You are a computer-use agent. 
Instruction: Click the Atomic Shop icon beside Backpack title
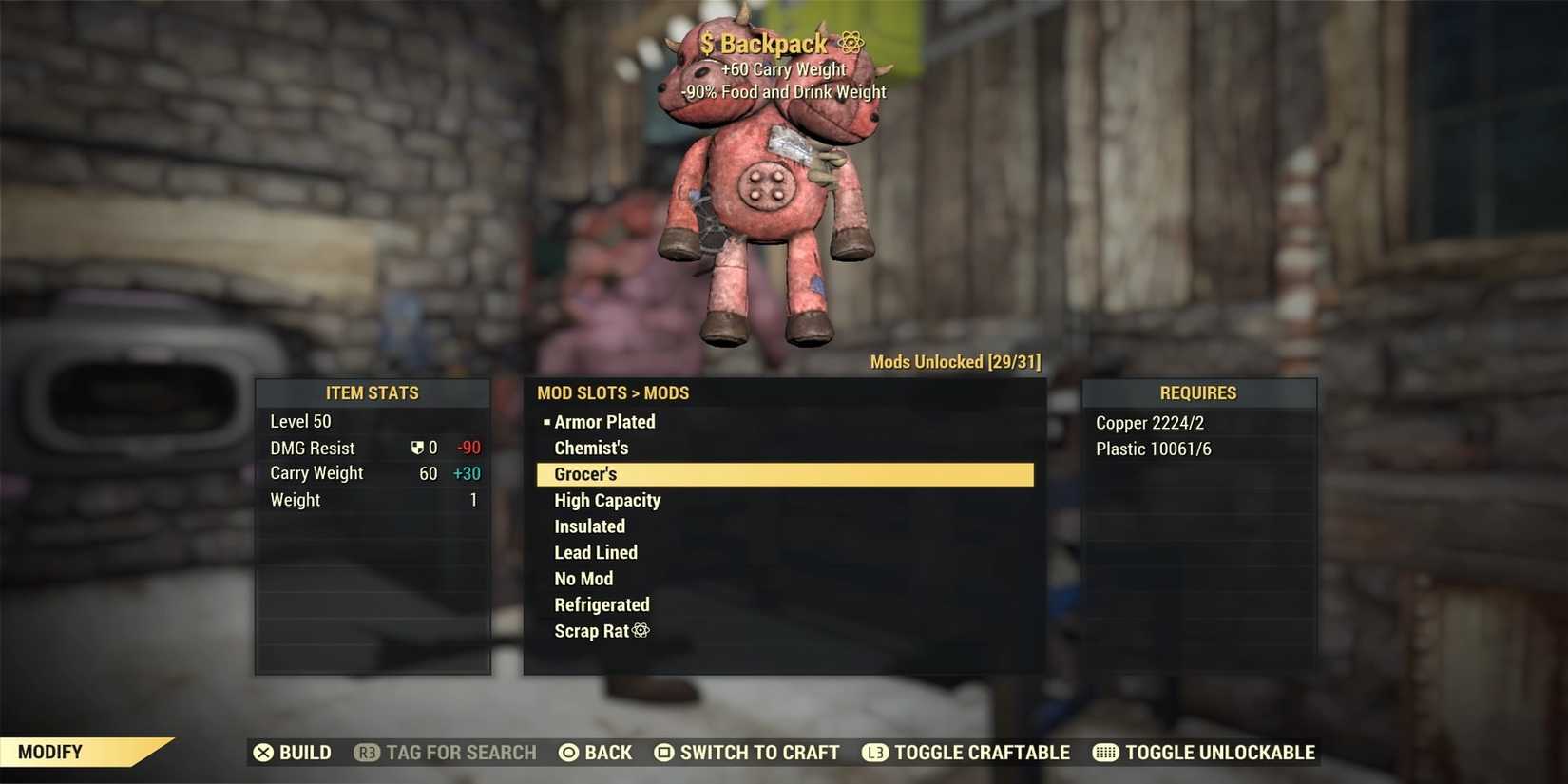[x=850, y=42]
